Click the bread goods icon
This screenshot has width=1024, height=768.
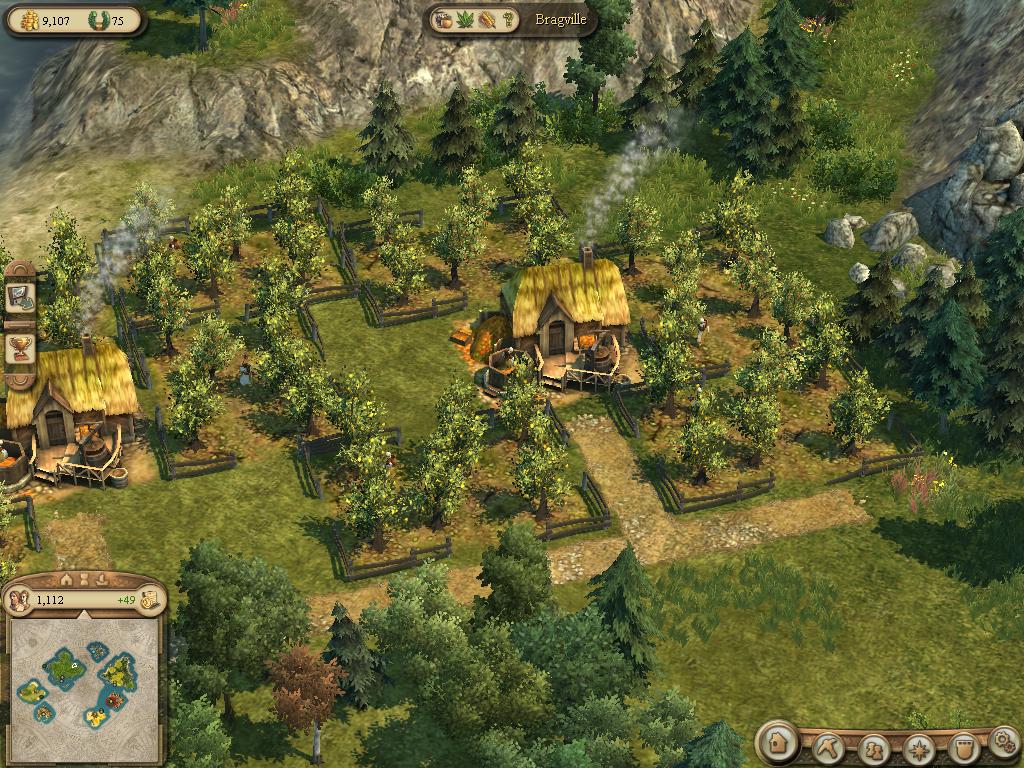click(487, 19)
